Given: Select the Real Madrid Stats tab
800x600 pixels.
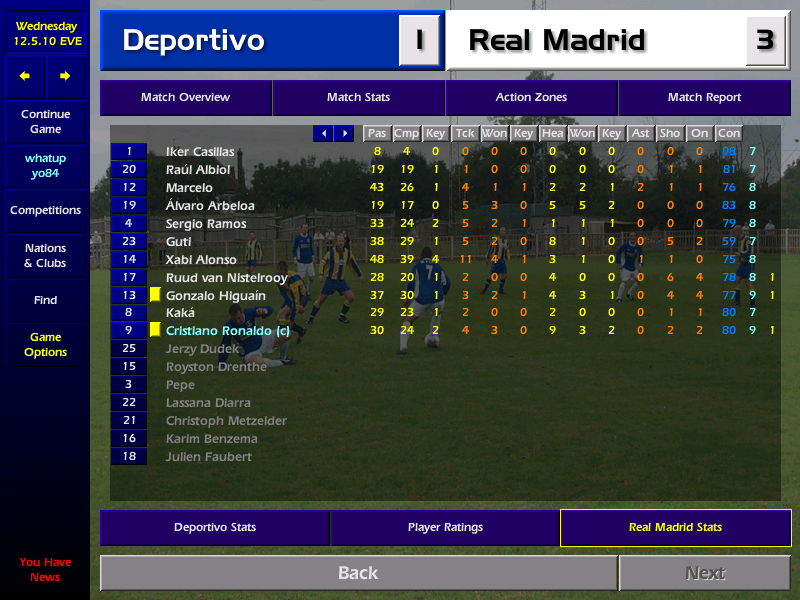Looking at the screenshot, I should click(x=675, y=527).
